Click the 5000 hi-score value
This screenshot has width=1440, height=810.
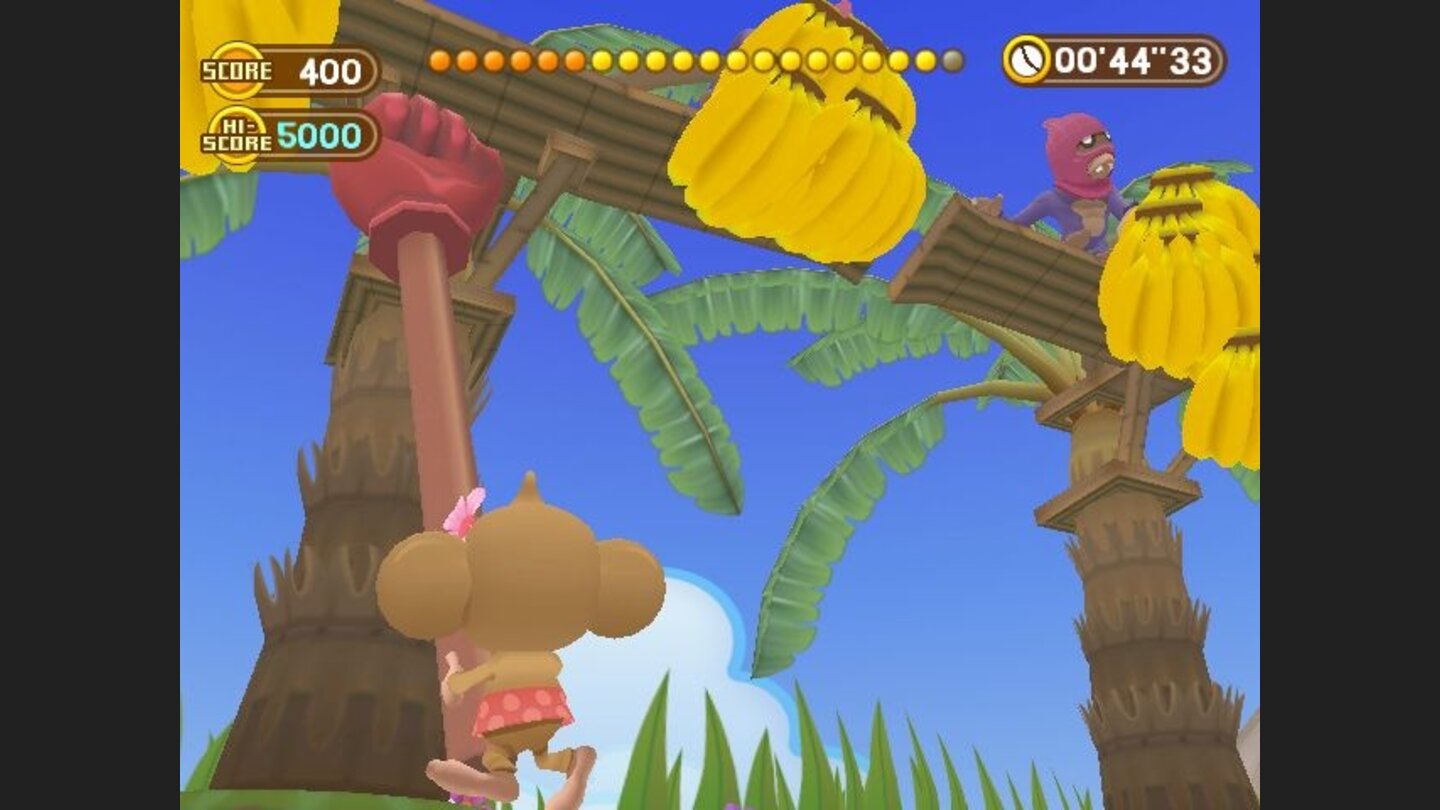point(320,135)
